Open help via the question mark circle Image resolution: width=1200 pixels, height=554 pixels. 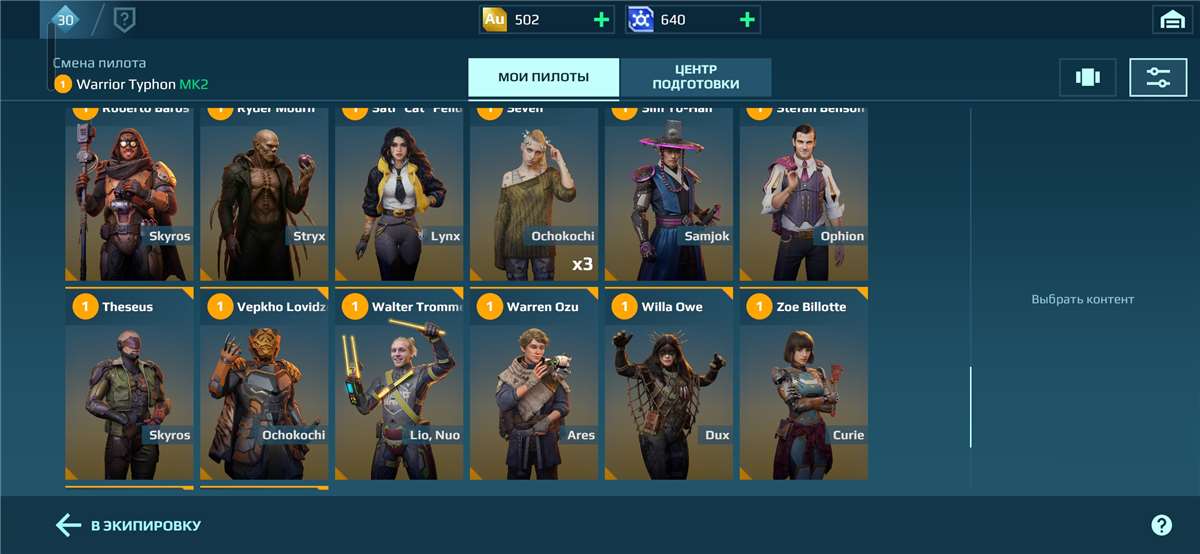tap(1161, 525)
